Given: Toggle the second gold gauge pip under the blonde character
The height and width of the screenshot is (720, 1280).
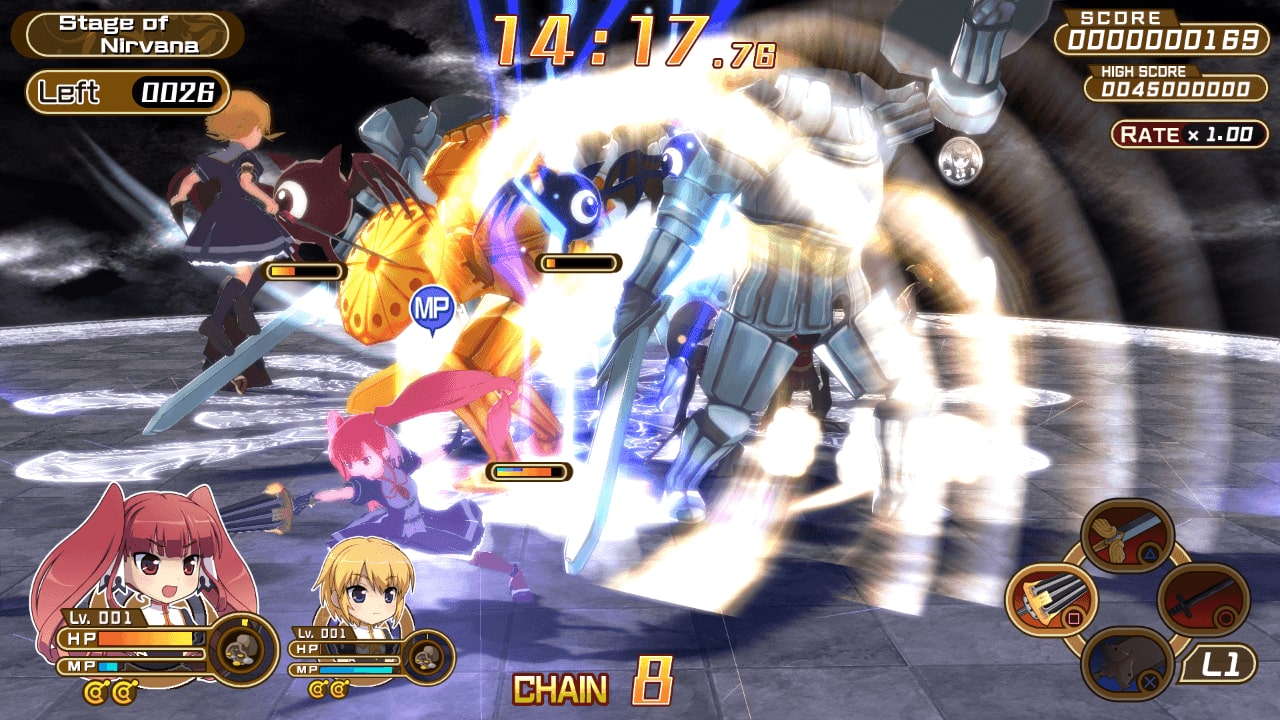Looking at the screenshot, I should 338,690.
